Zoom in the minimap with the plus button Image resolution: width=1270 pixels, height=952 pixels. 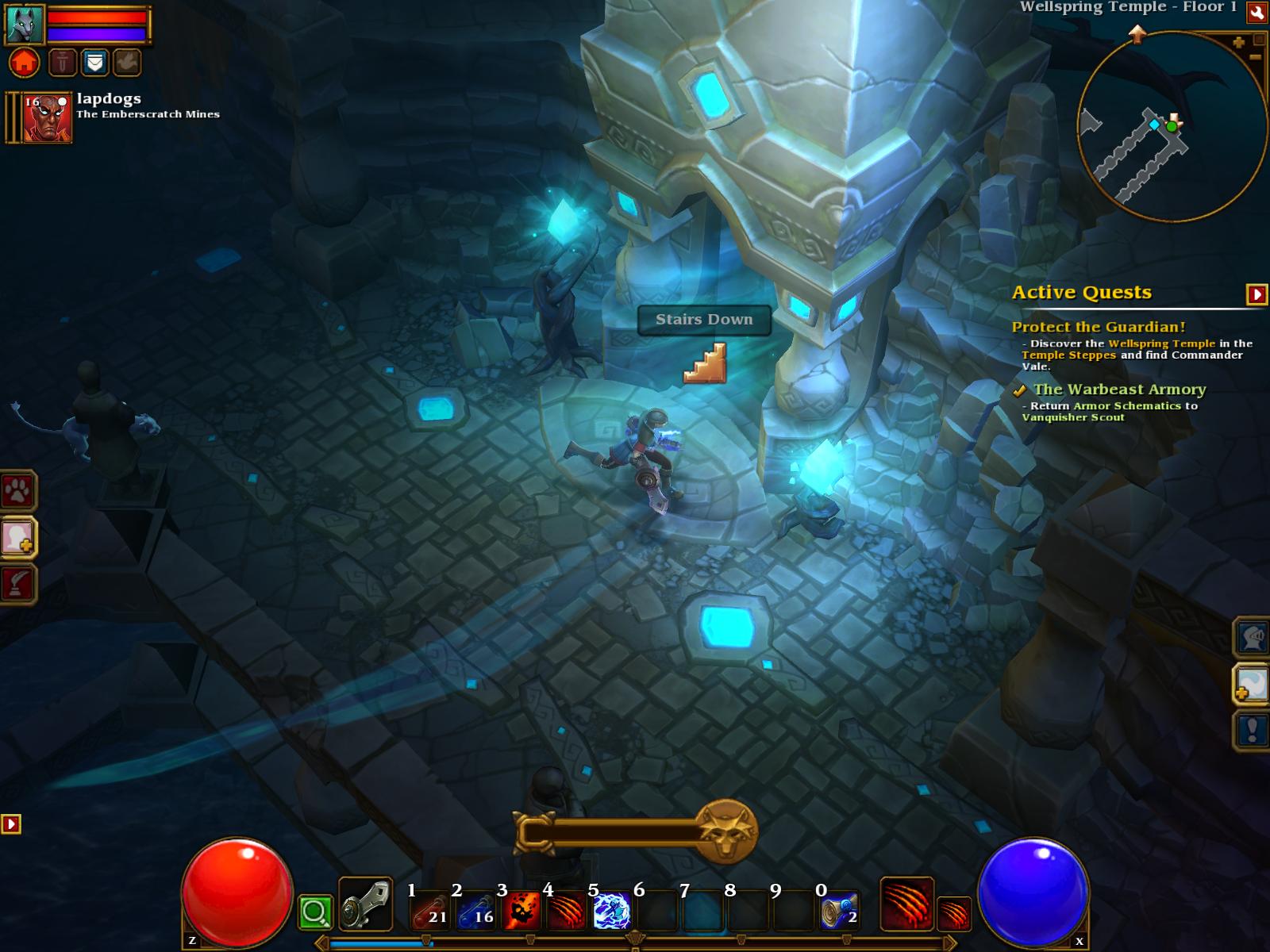(1238, 43)
